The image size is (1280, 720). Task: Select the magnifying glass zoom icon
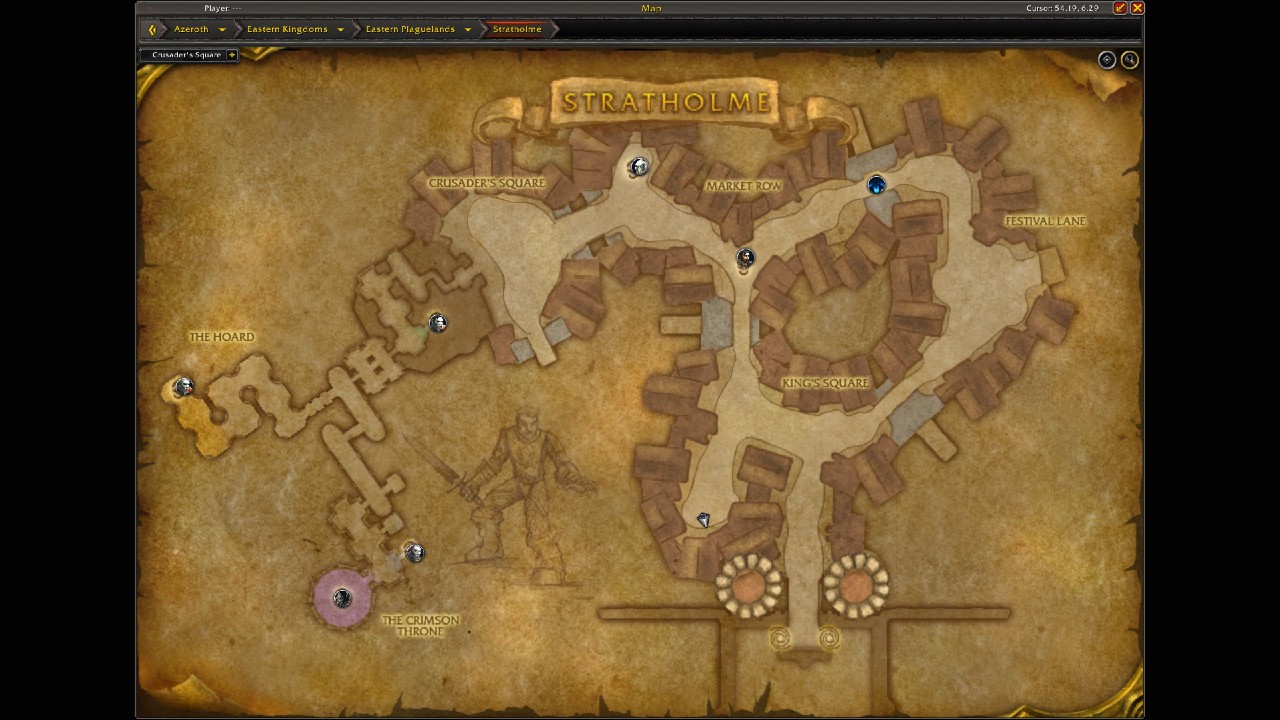tap(1130, 59)
